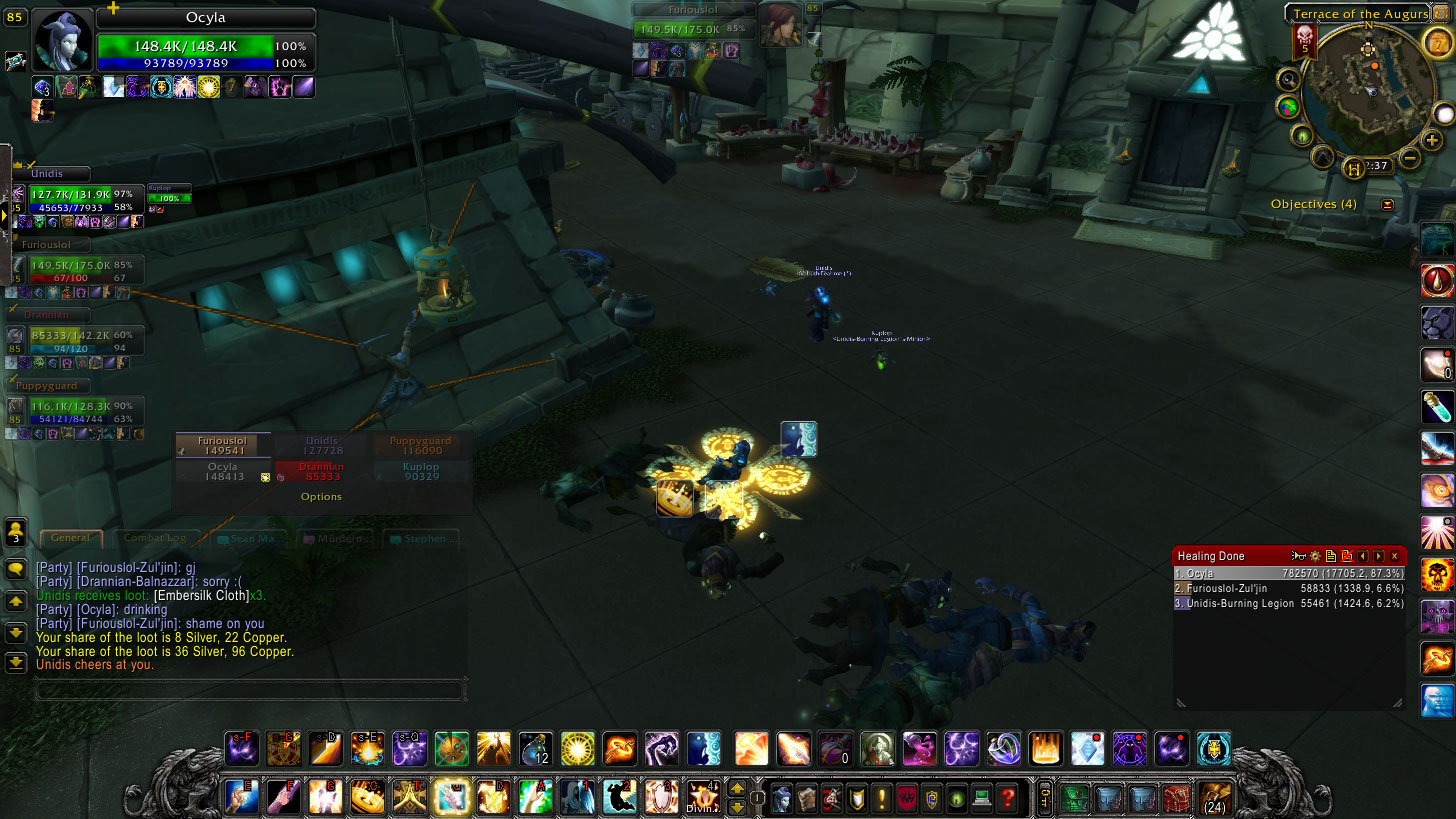This screenshot has height=819, width=1456.
Task: Collapse the Objectives tracker arrow
Action: 1387,204
